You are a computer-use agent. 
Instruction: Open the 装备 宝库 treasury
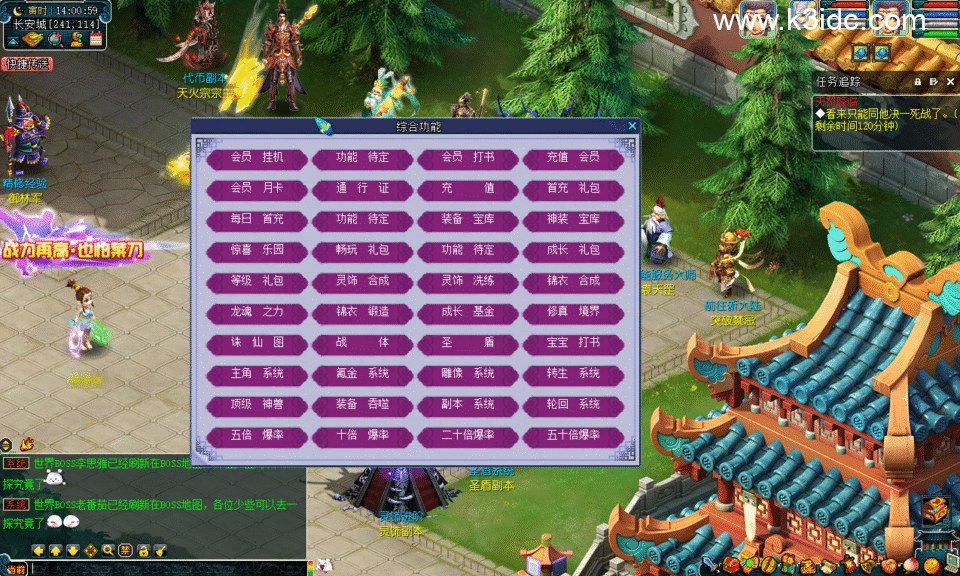click(468, 220)
